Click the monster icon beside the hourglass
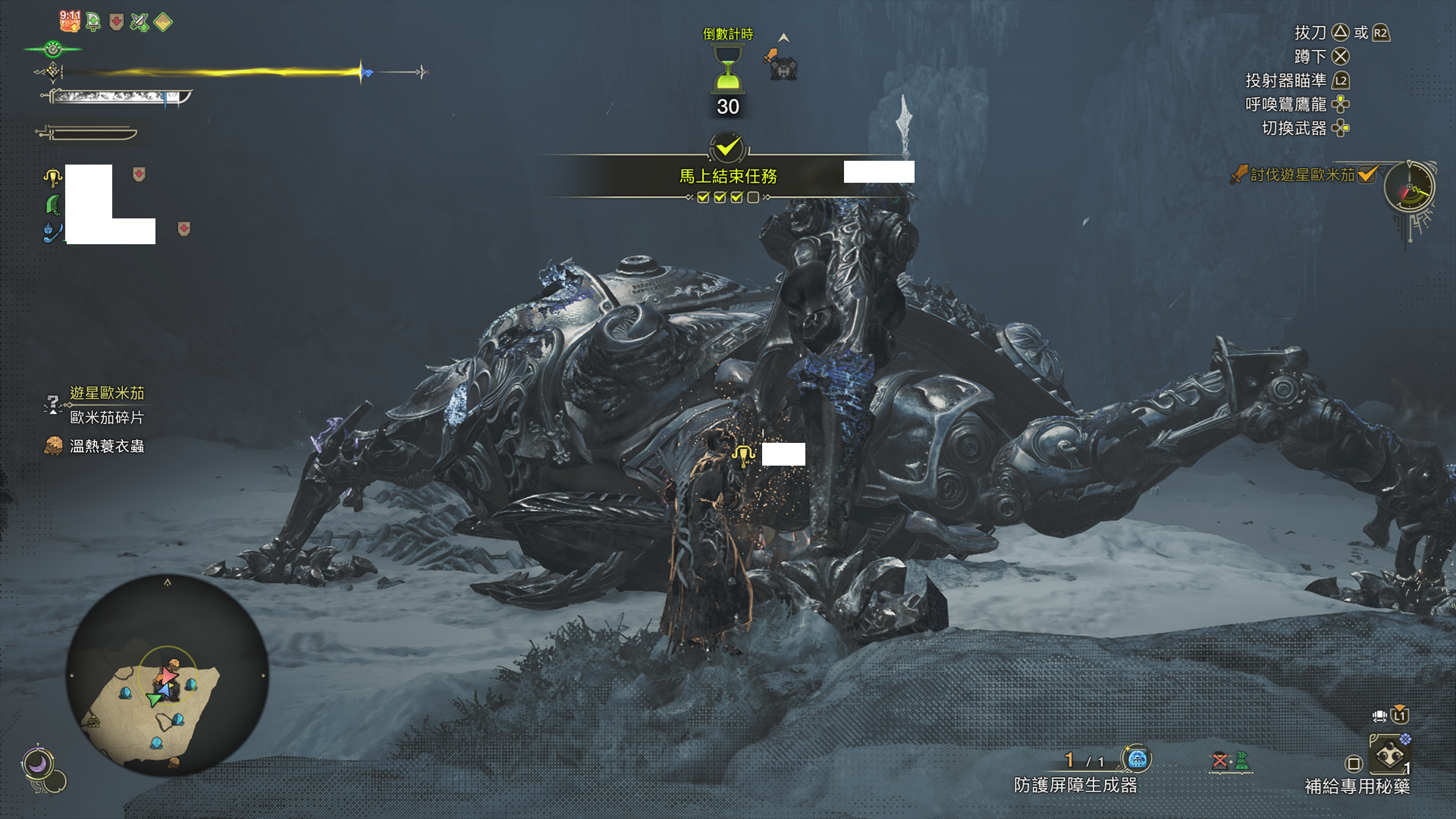The image size is (1456, 819). click(782, 66)
